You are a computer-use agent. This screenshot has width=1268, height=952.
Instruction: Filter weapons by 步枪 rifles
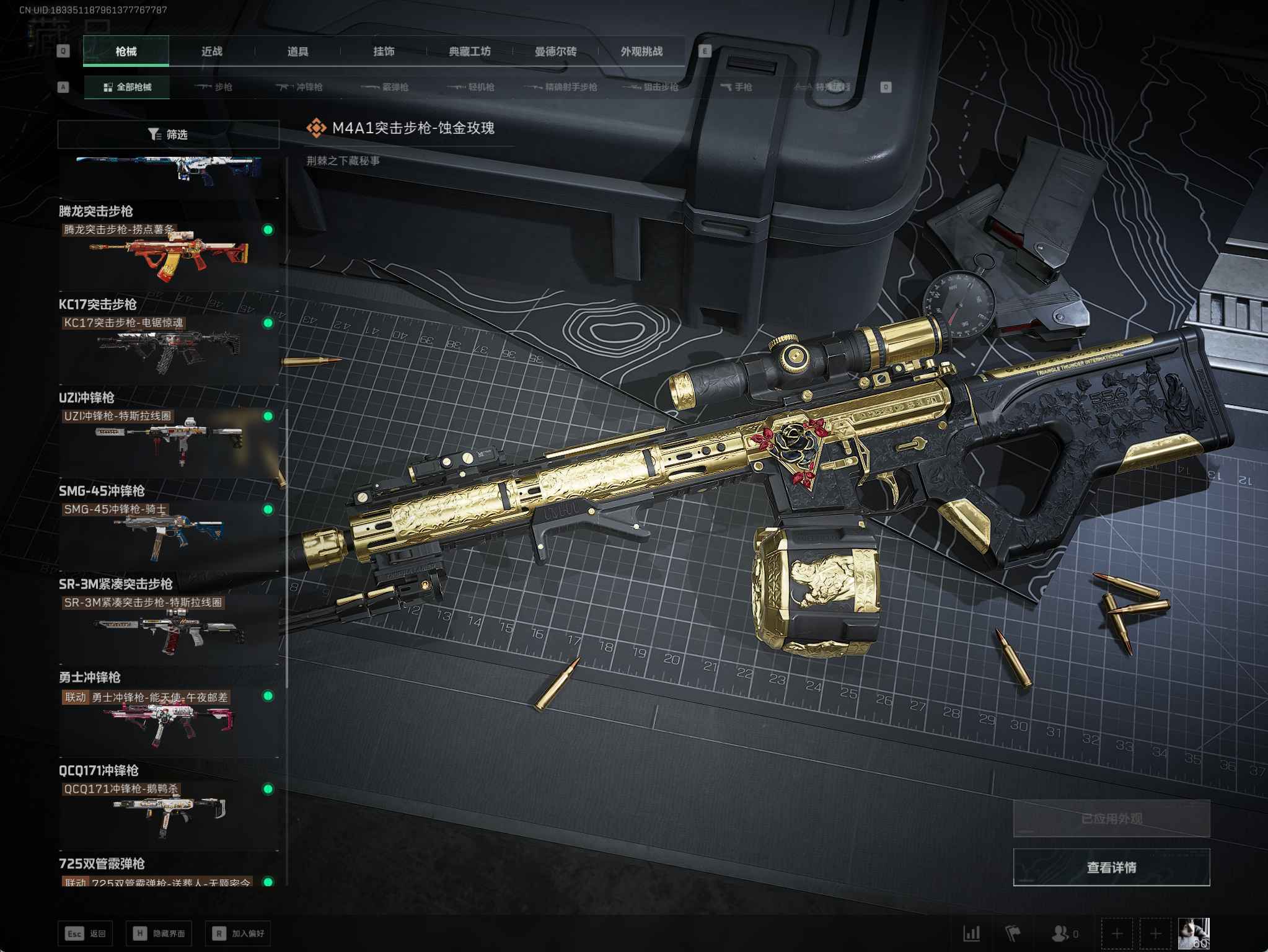[214, 87]
